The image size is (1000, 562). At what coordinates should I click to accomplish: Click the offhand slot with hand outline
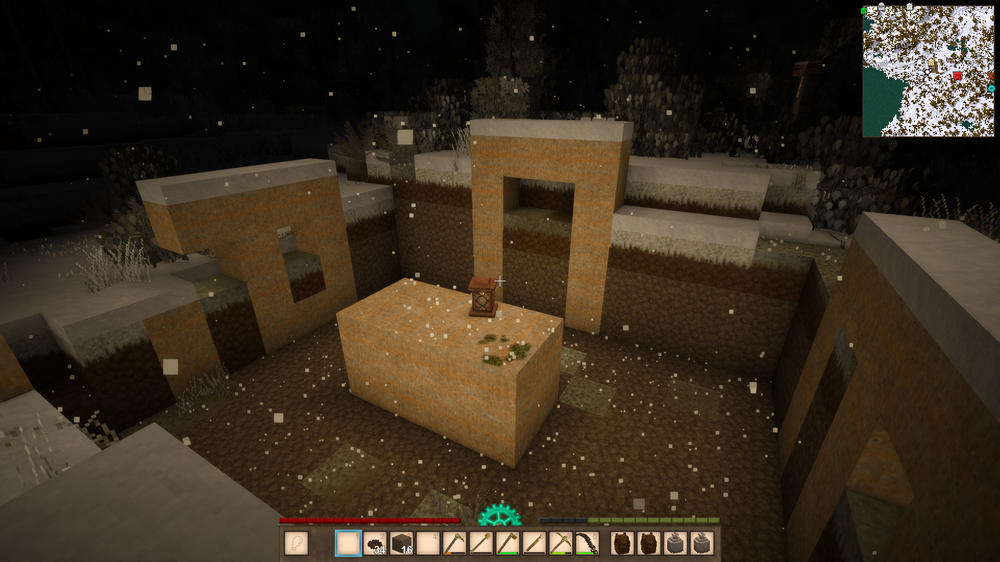[x=297, y=543]
